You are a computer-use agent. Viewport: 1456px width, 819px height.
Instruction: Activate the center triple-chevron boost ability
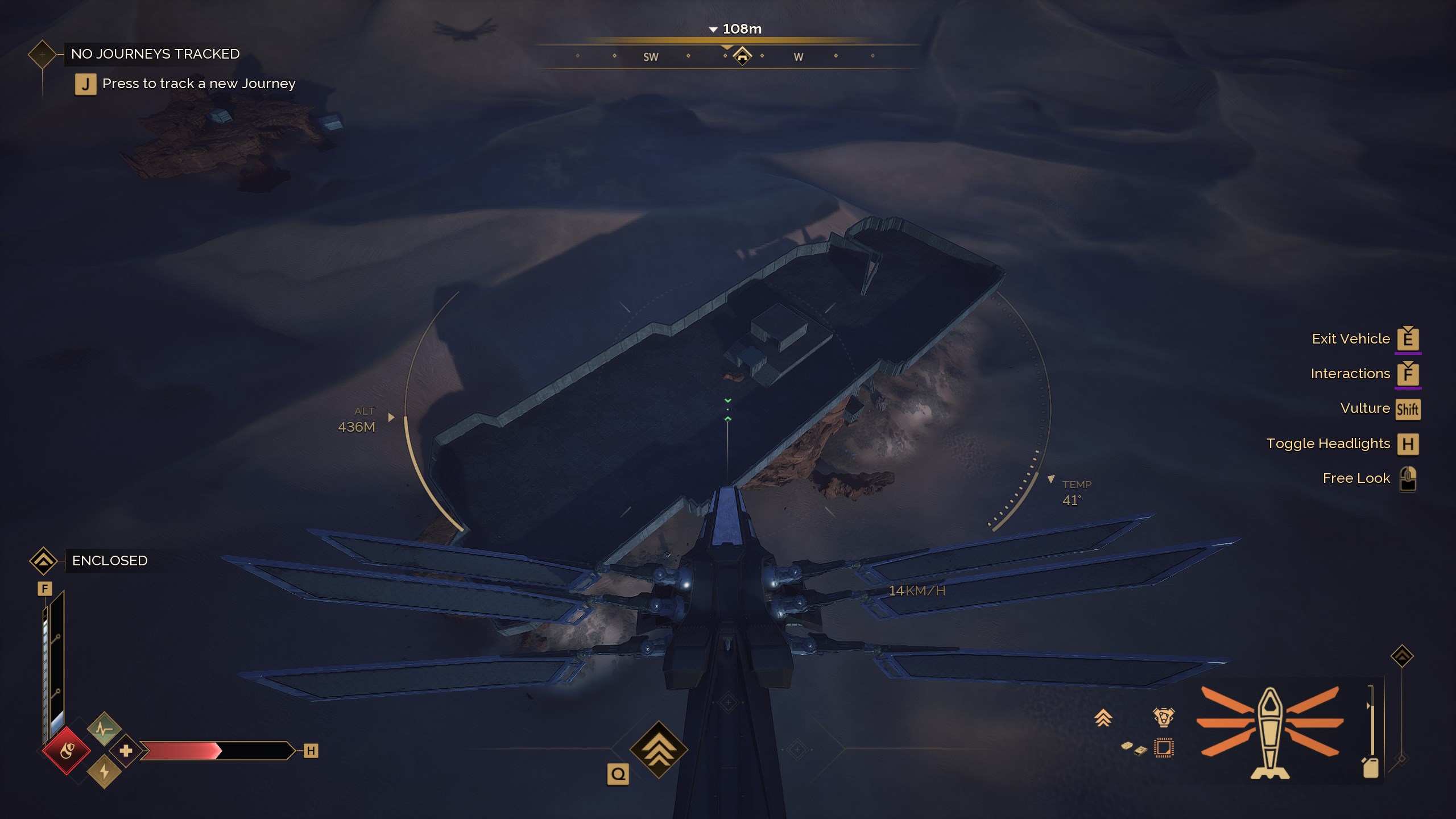tap(659, 749)
